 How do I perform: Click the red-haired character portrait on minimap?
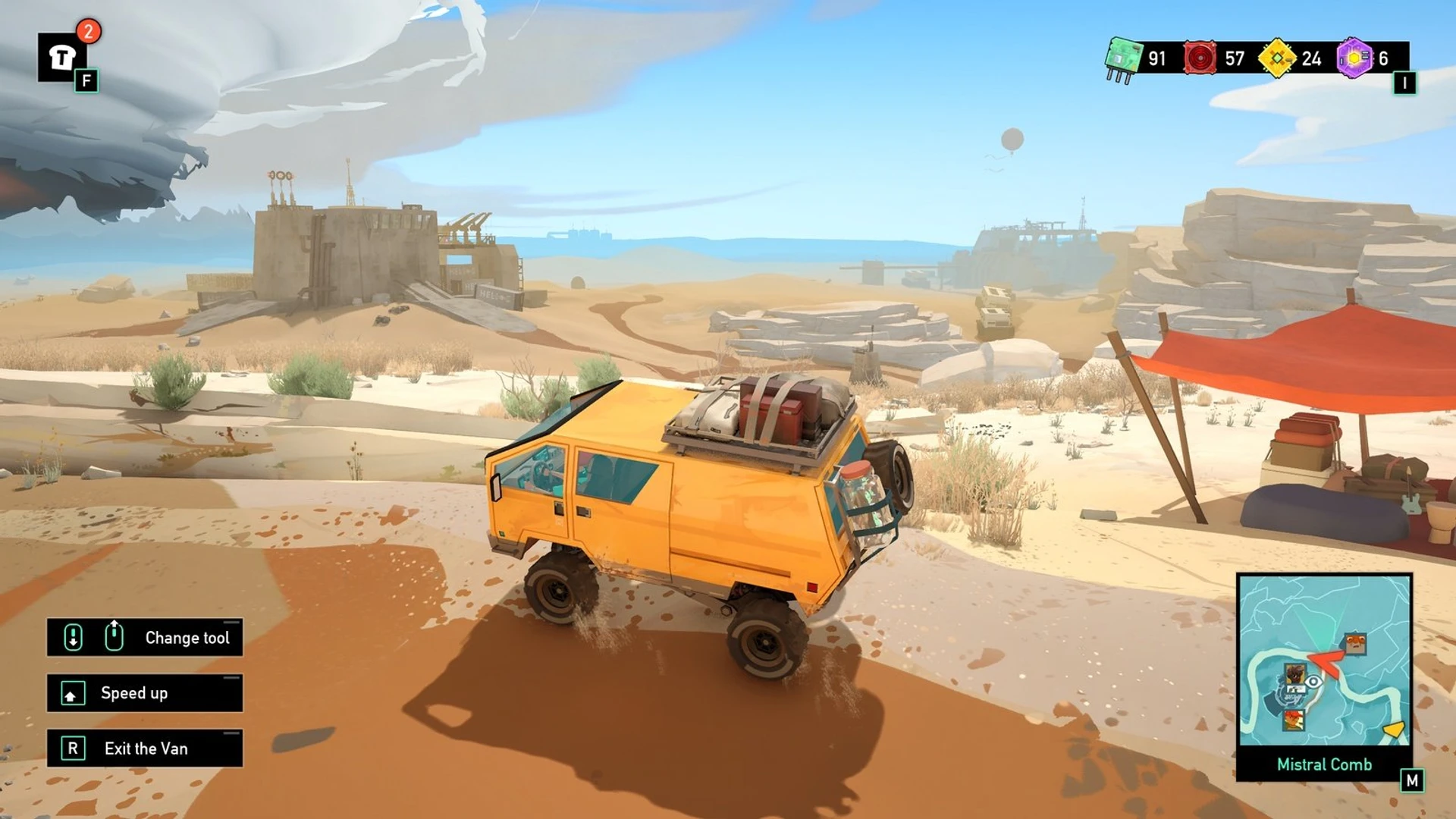(x=1294, y=719)
